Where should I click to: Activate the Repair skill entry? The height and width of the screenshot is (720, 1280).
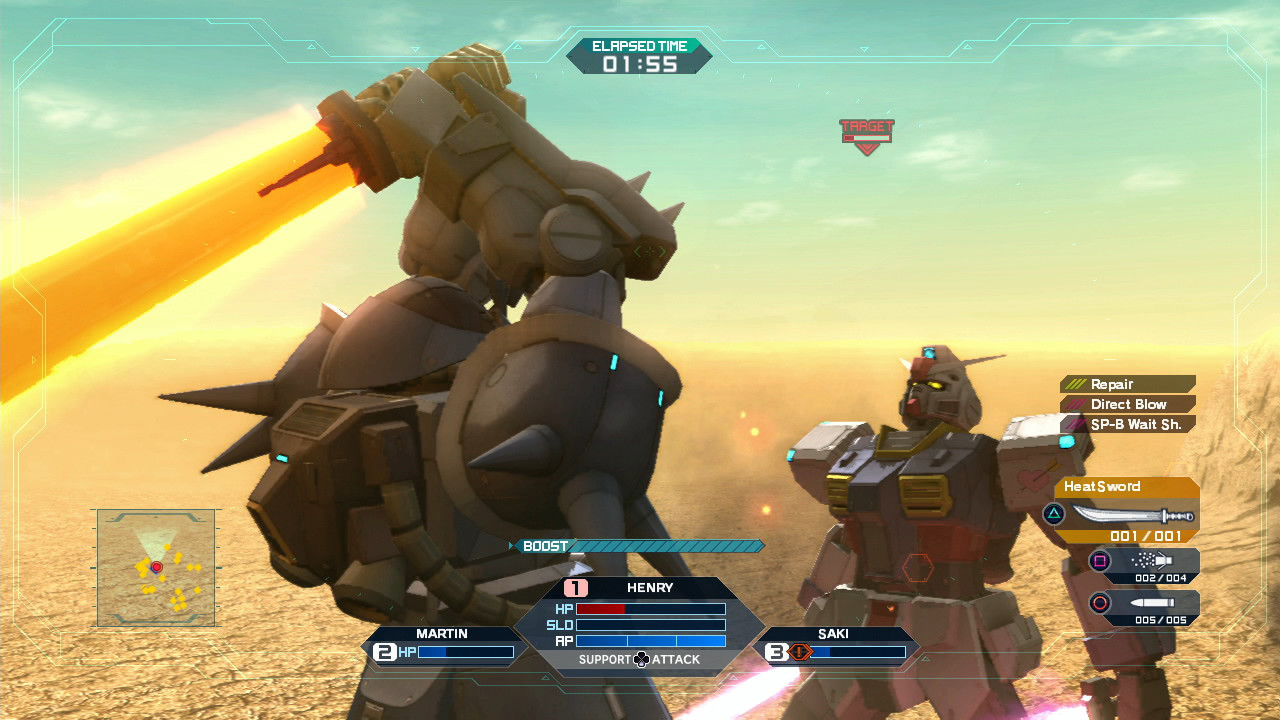click(x=1128, y=384)
